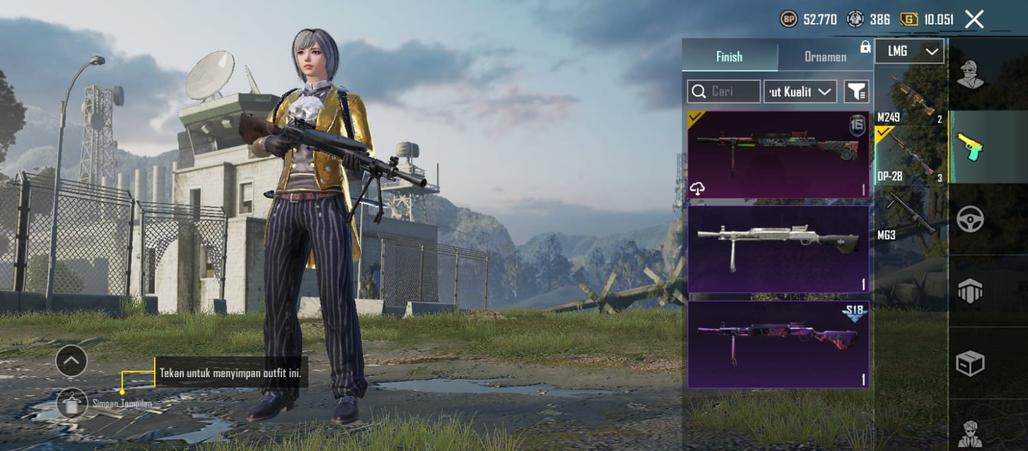Switch to the Finish tab
The width and height of the screenshot is (1028, 451).
pyautogui.click(x=729, y=57)
